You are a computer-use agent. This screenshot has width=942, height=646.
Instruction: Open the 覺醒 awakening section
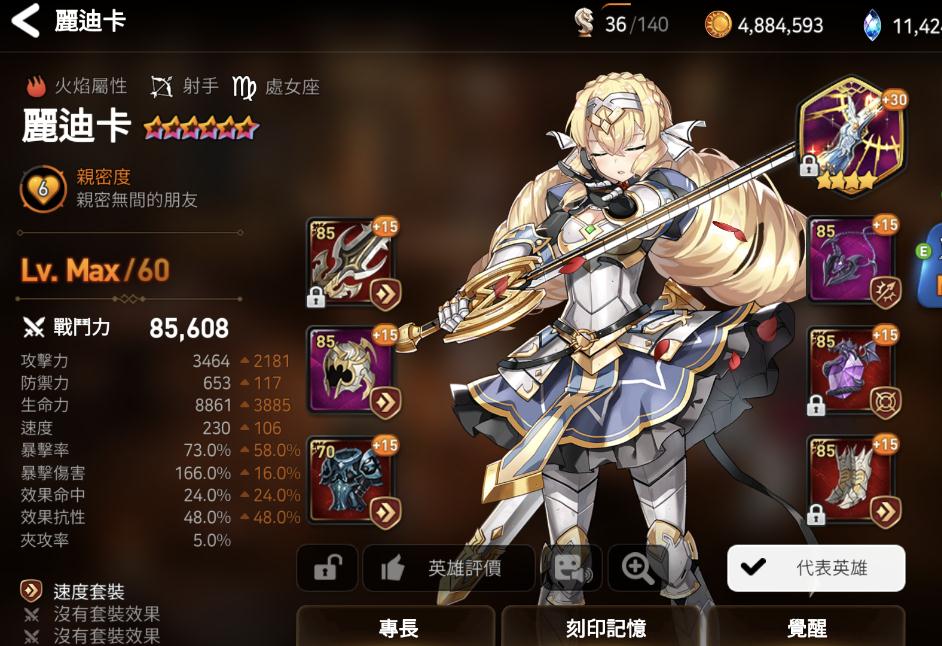[x=806, y=627]
